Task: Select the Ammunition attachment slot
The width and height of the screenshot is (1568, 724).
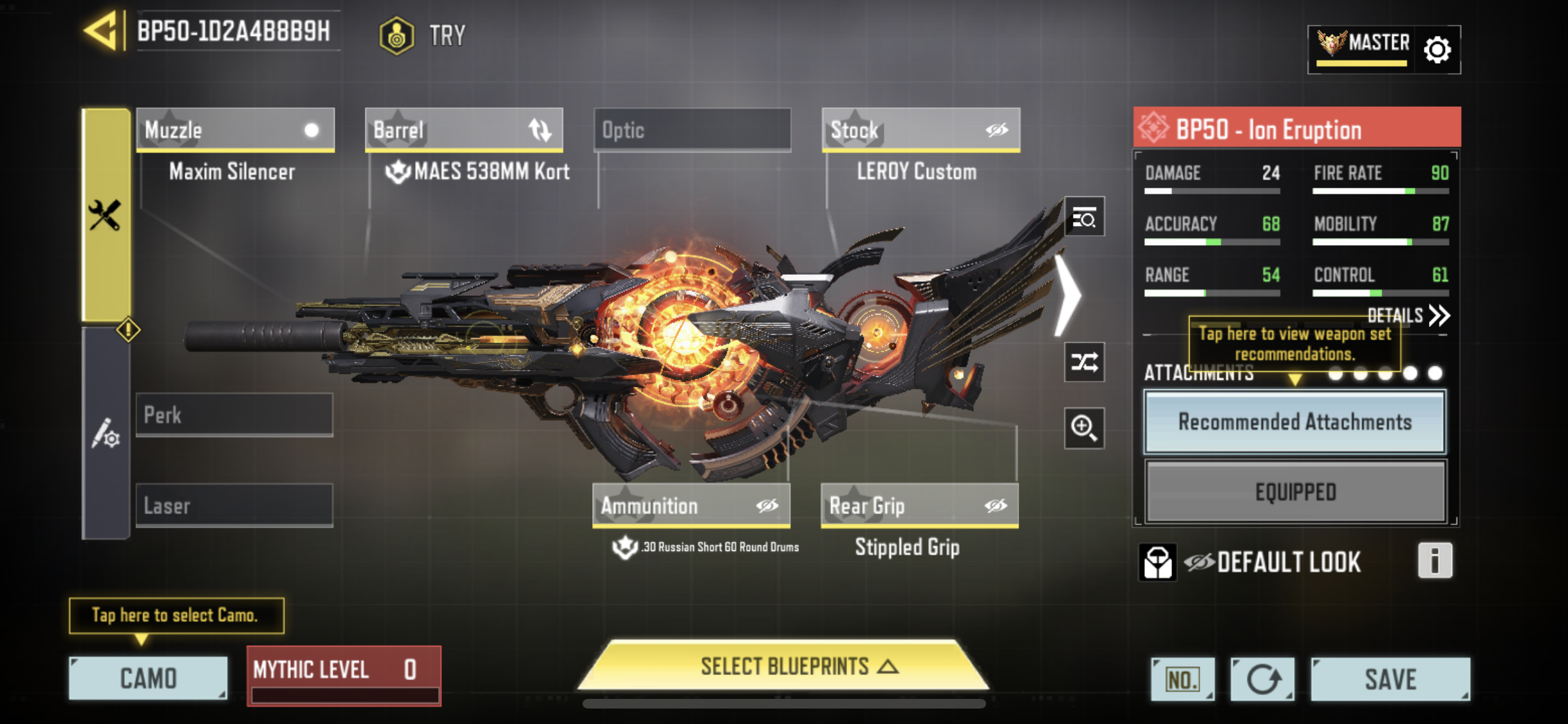Action: click(x=691, y=506)
